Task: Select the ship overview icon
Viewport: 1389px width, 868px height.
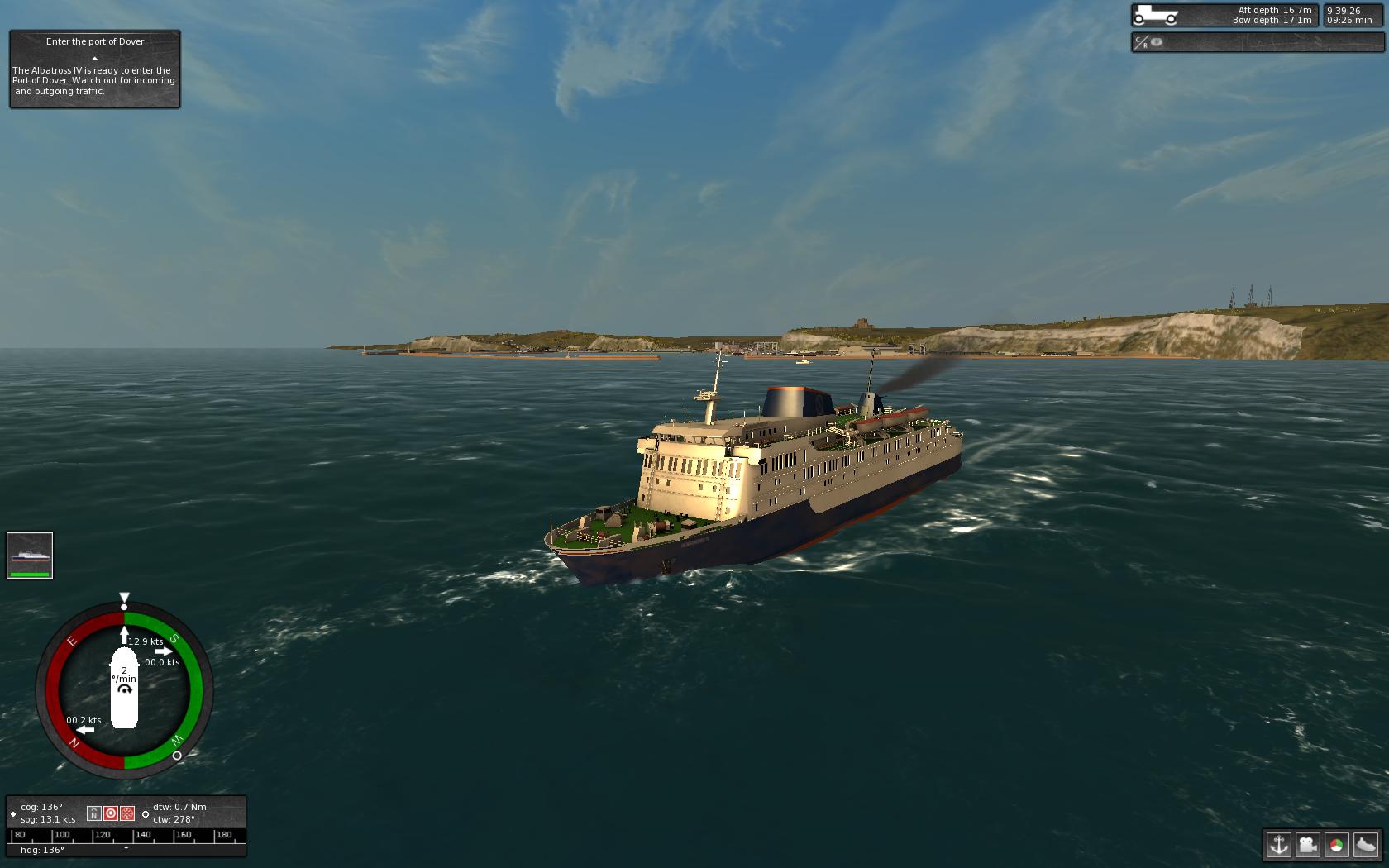Action: (x=1366, y=844)
